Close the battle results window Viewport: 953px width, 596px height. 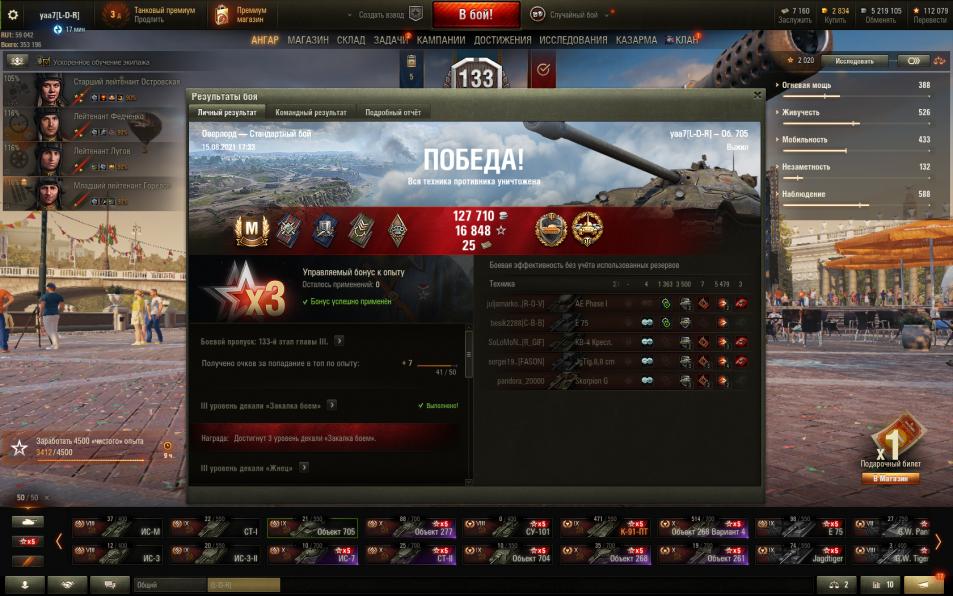757,95
